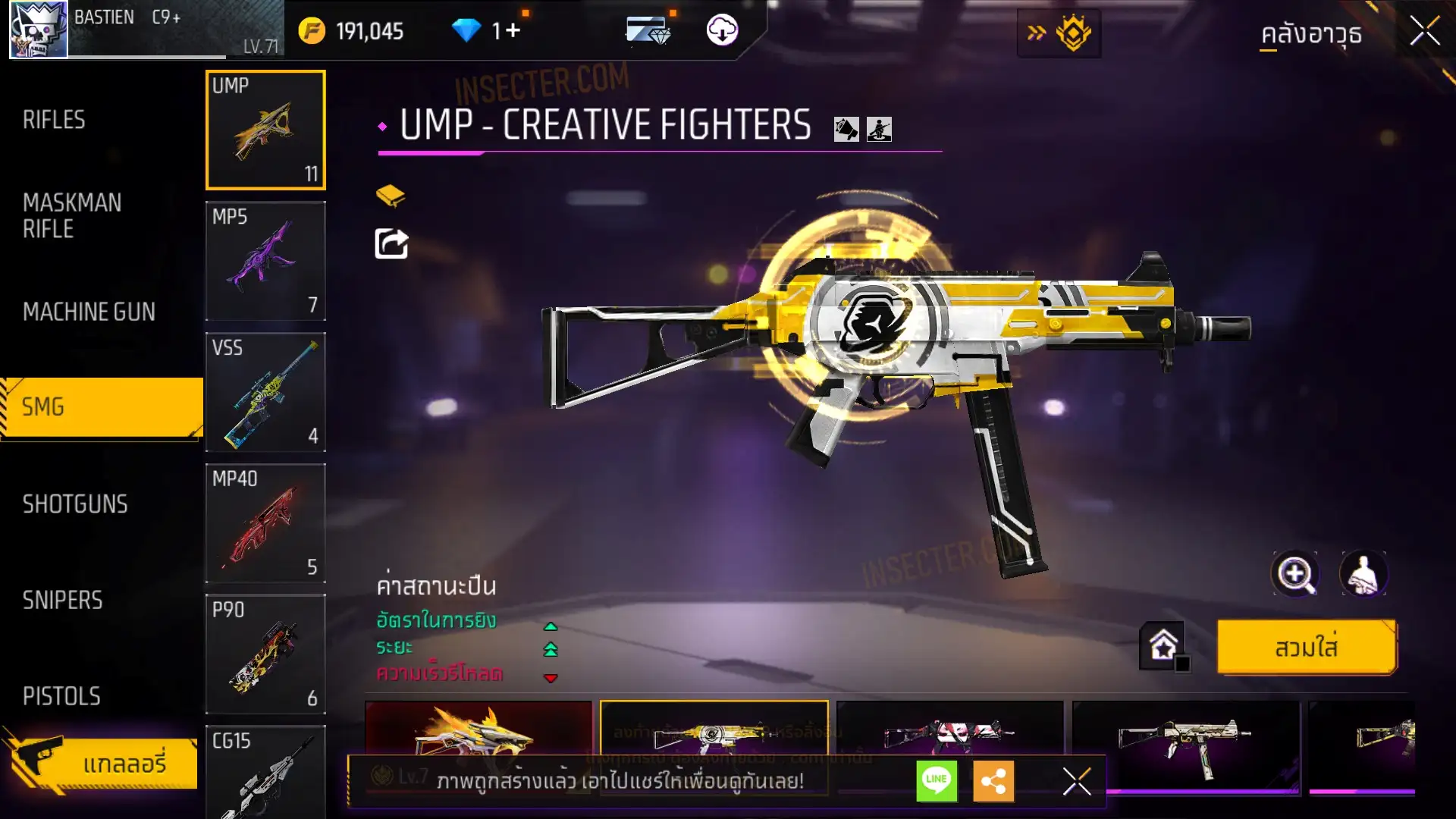Open the magnifying glass zoom view

1295,574
